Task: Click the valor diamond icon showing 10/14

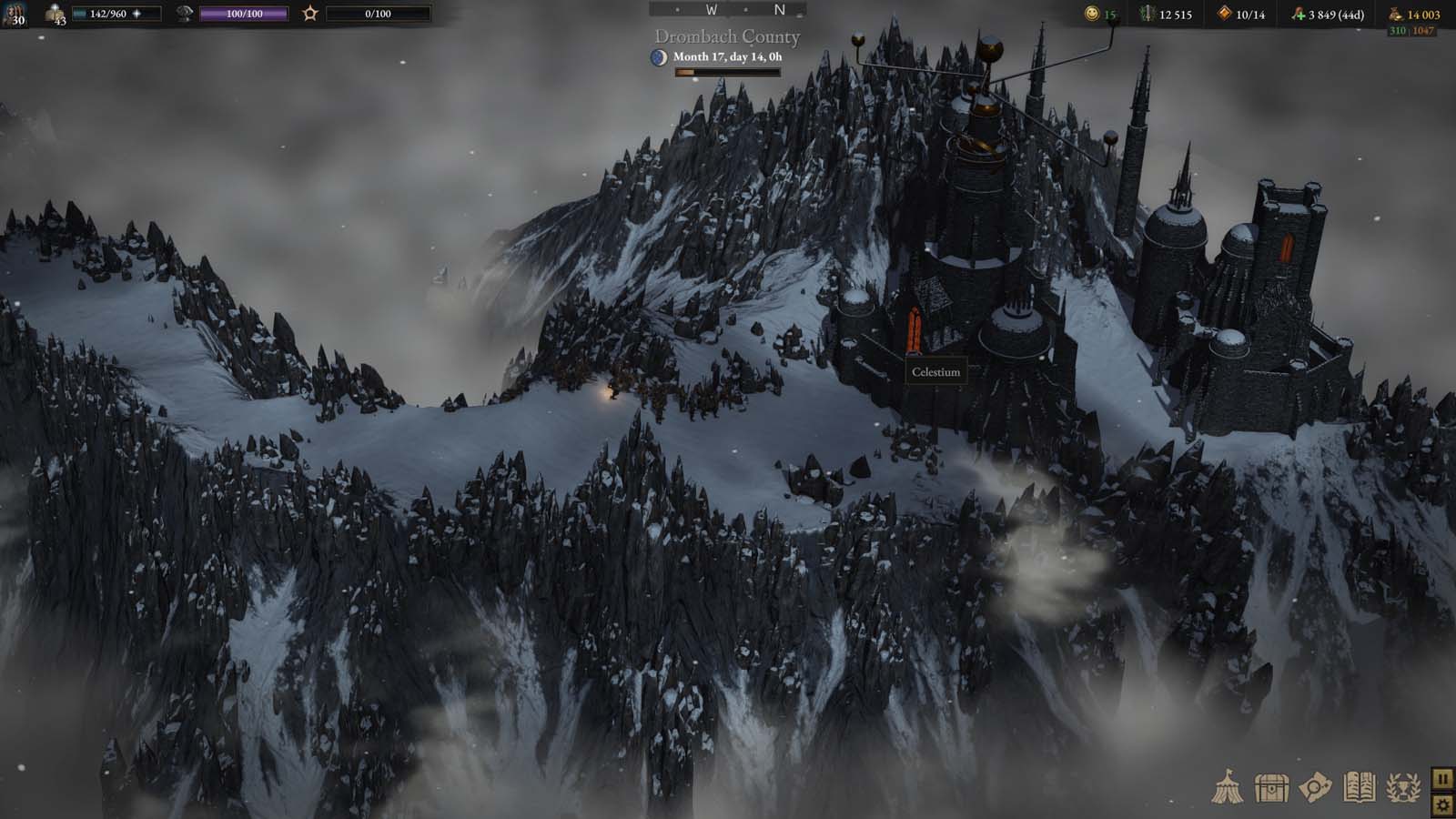Action: pyautogui.click(x=1224, y=15)
